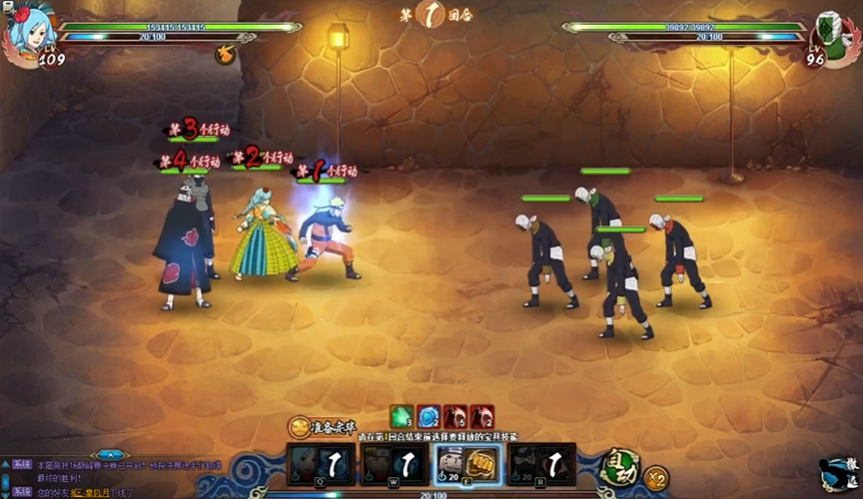Viewport: 863px width, 499px height.
Task: Activate the X2 battle speed button
Action: pyautogui.click(x=656, y=478)
